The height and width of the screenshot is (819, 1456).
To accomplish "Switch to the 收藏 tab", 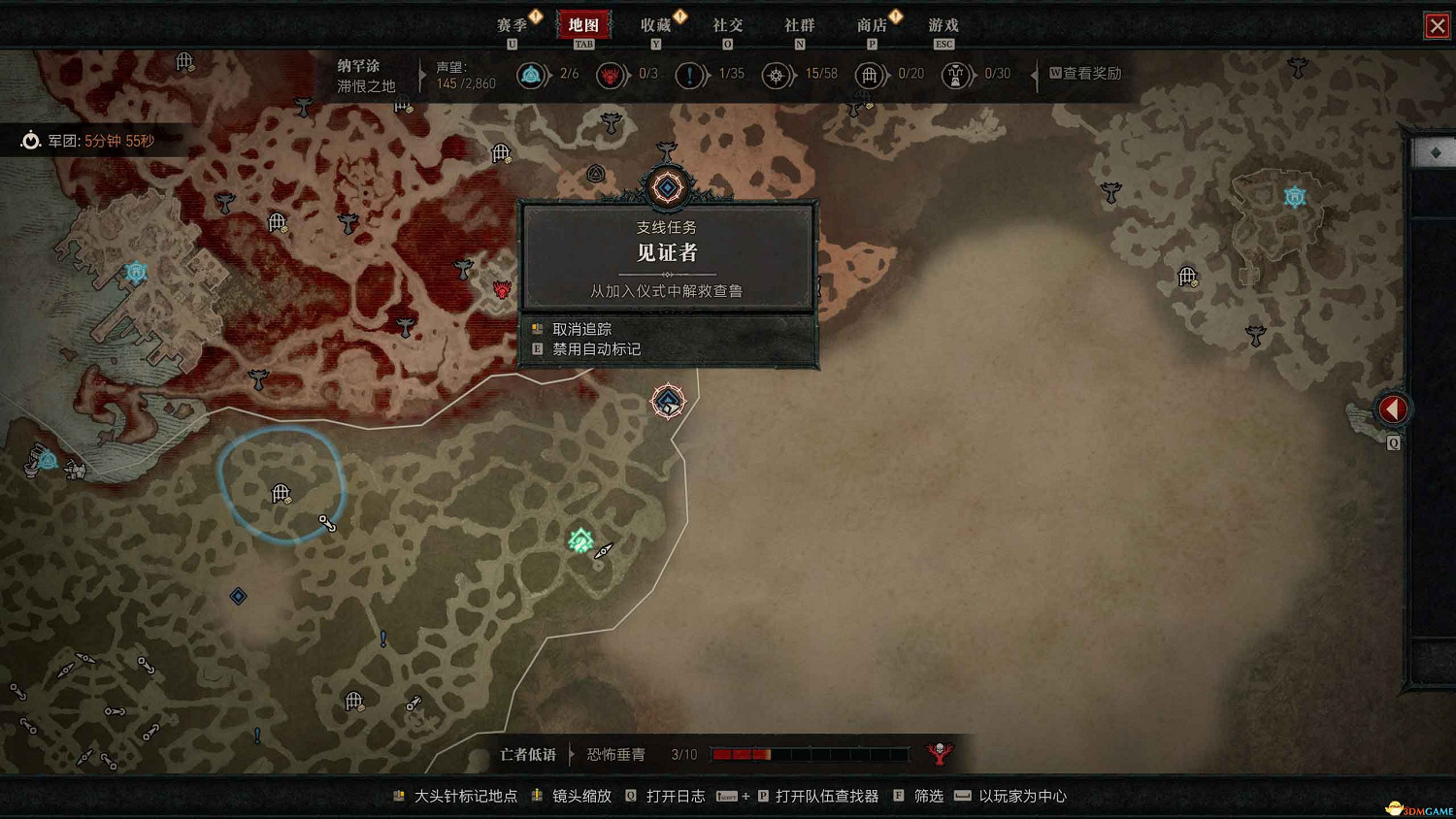I will 656,26.
